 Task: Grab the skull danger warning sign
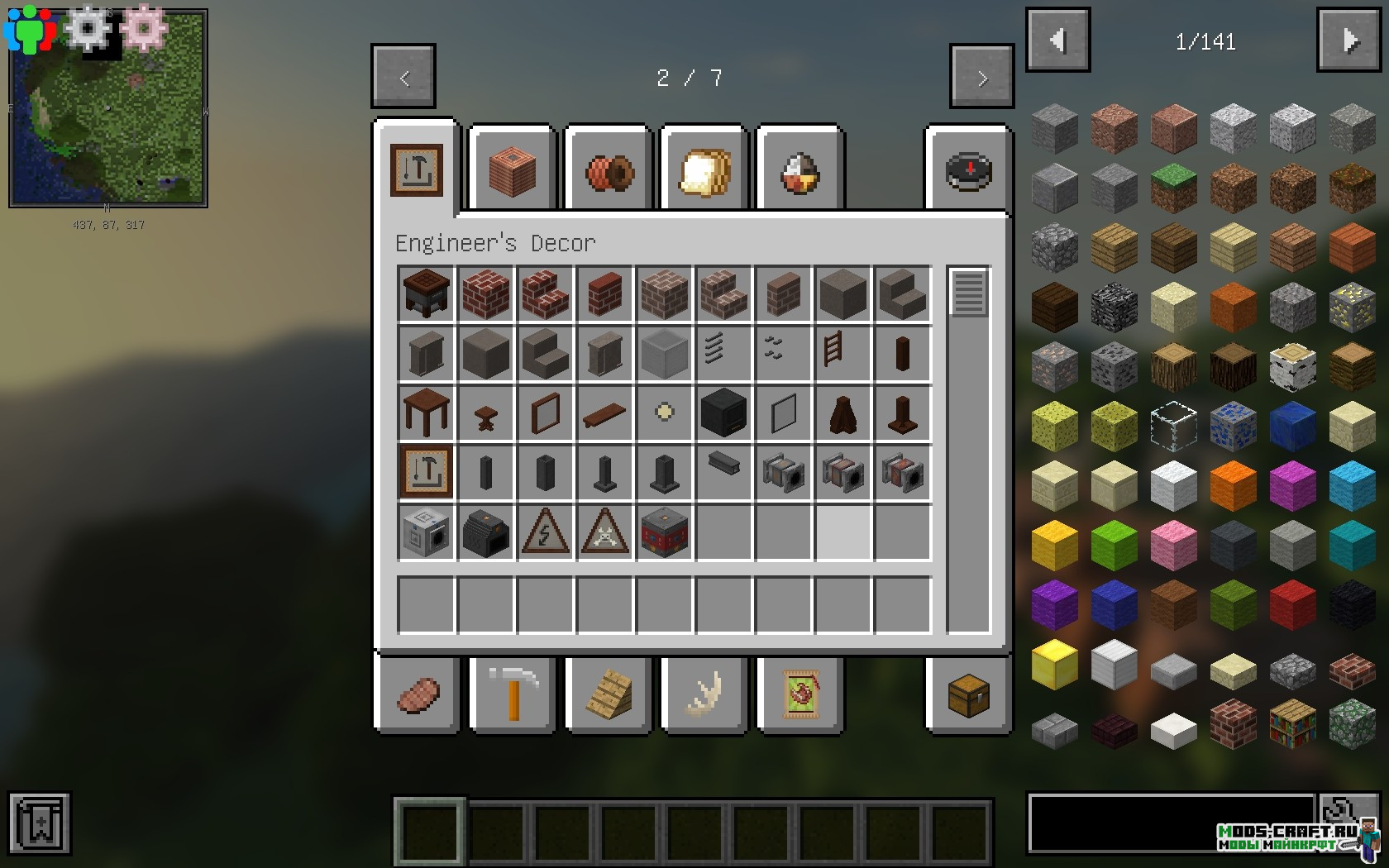coord(604,532)
